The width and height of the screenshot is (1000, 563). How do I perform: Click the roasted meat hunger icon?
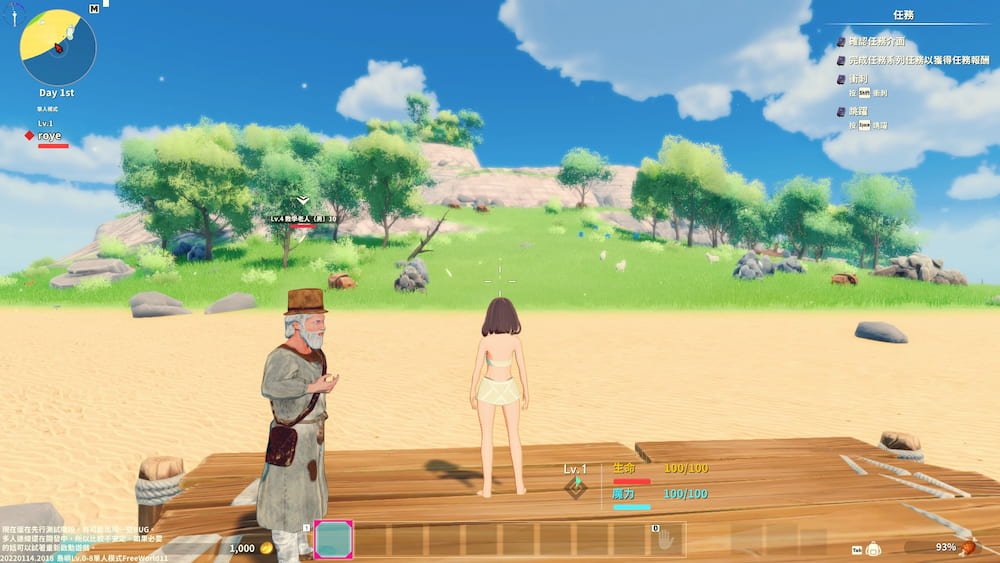tap(969, 547)
